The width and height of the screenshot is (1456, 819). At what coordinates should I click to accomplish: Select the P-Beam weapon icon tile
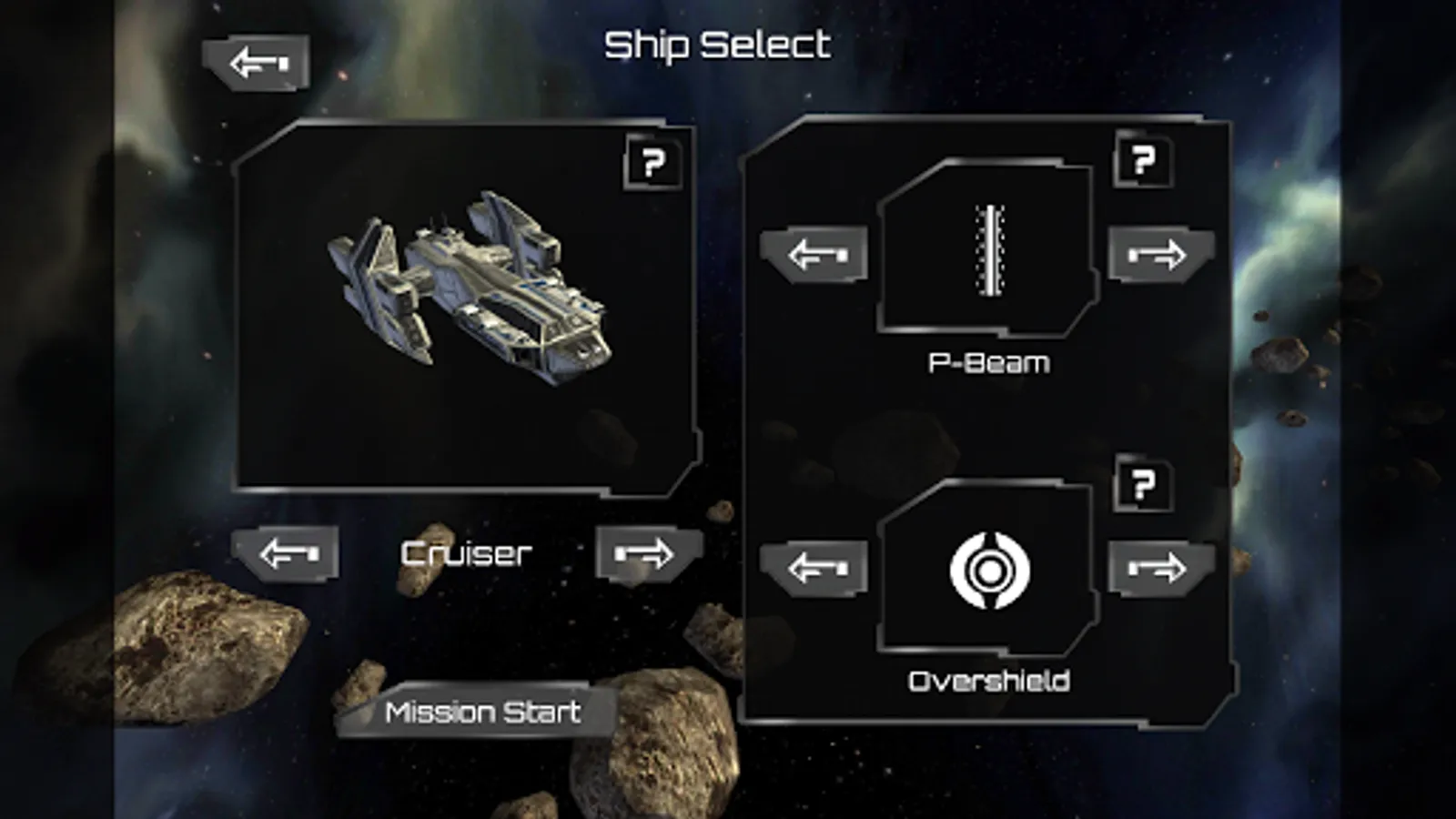coord(988,248)
